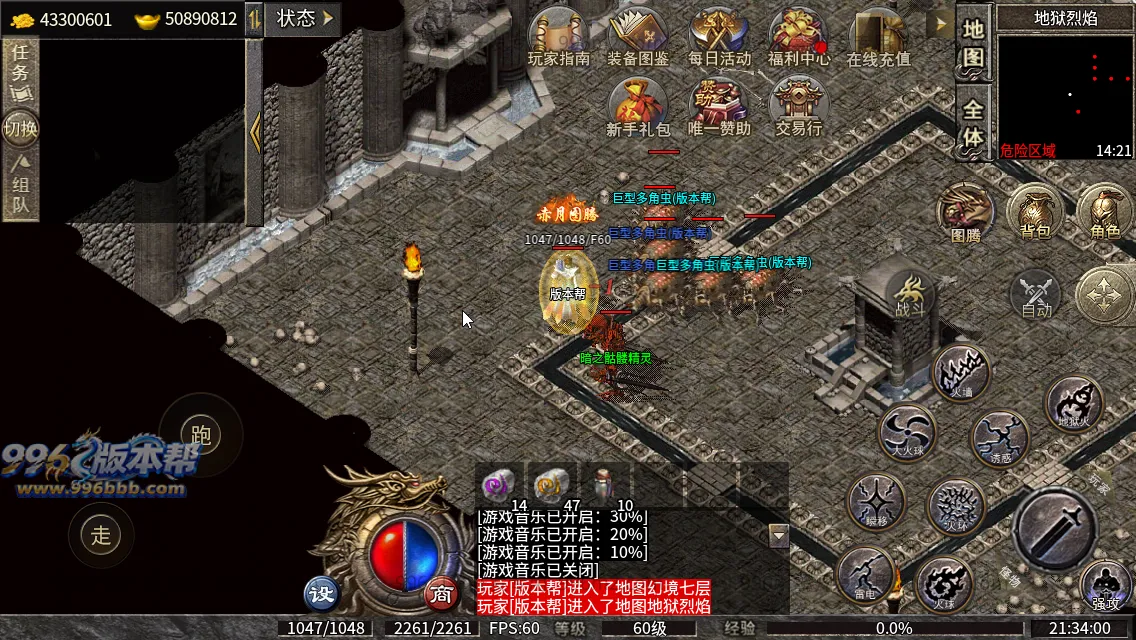Cast the 地狱火 hellfire skill
The height and width of the screenshot is (640, 1136).
tap(1074, 403)
